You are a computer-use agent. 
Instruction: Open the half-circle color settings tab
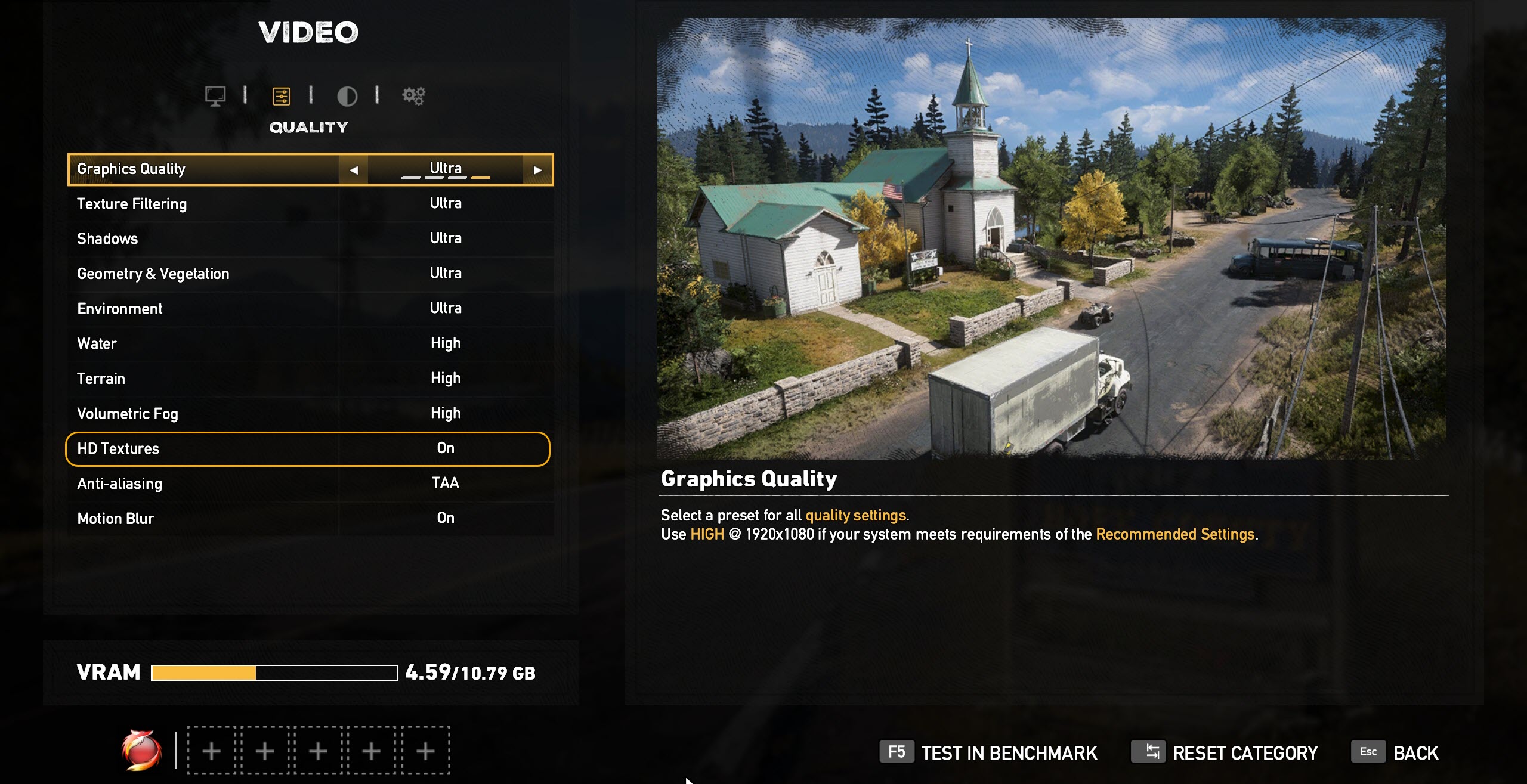[347, 95]
